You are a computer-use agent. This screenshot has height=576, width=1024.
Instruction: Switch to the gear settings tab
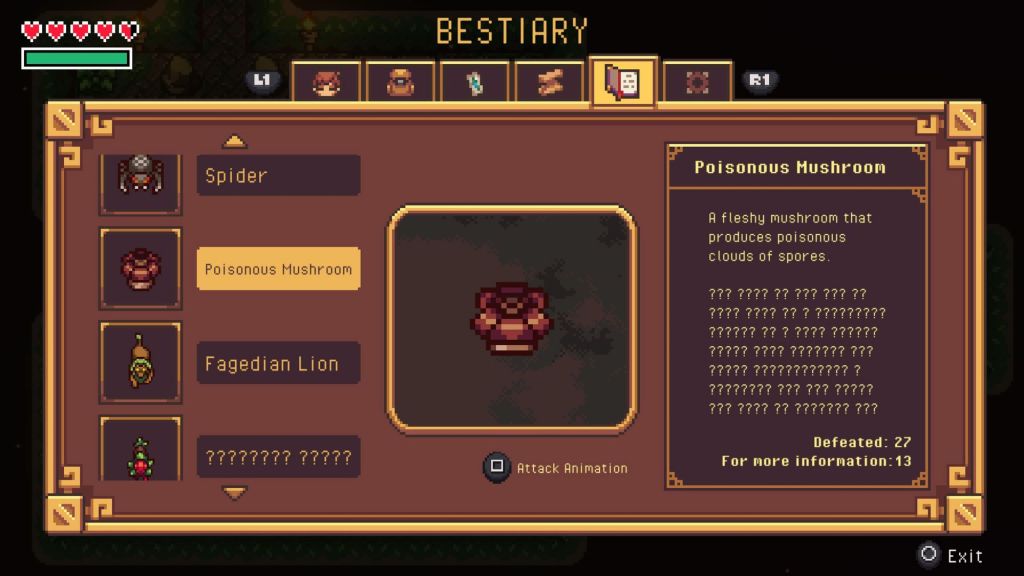pyautogui.click(x=697, y=82)
